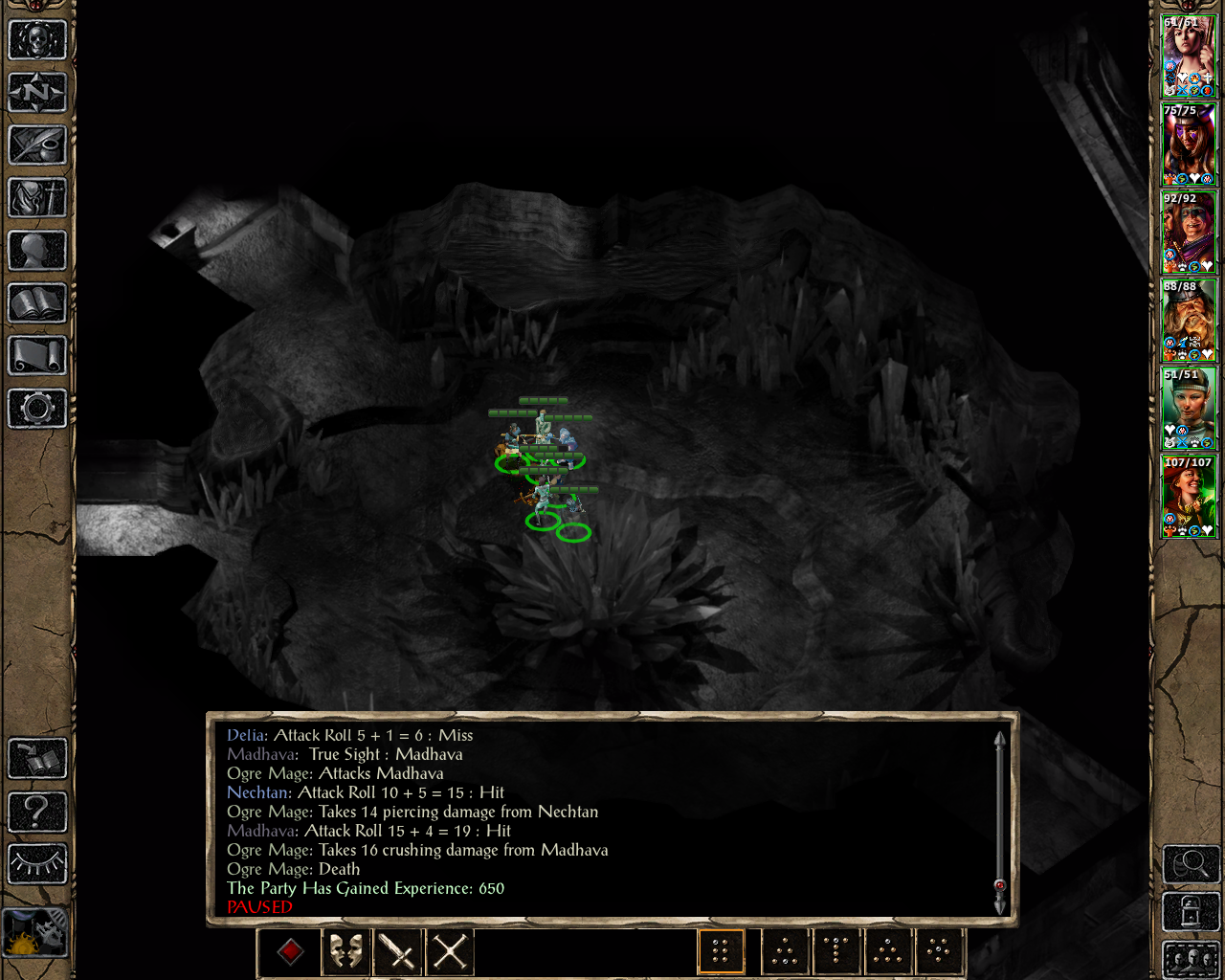Toggle the magnifying glass zoom button
Image resolution: width=1225 pixels, height=980 pixels.
coord(1191,865)
